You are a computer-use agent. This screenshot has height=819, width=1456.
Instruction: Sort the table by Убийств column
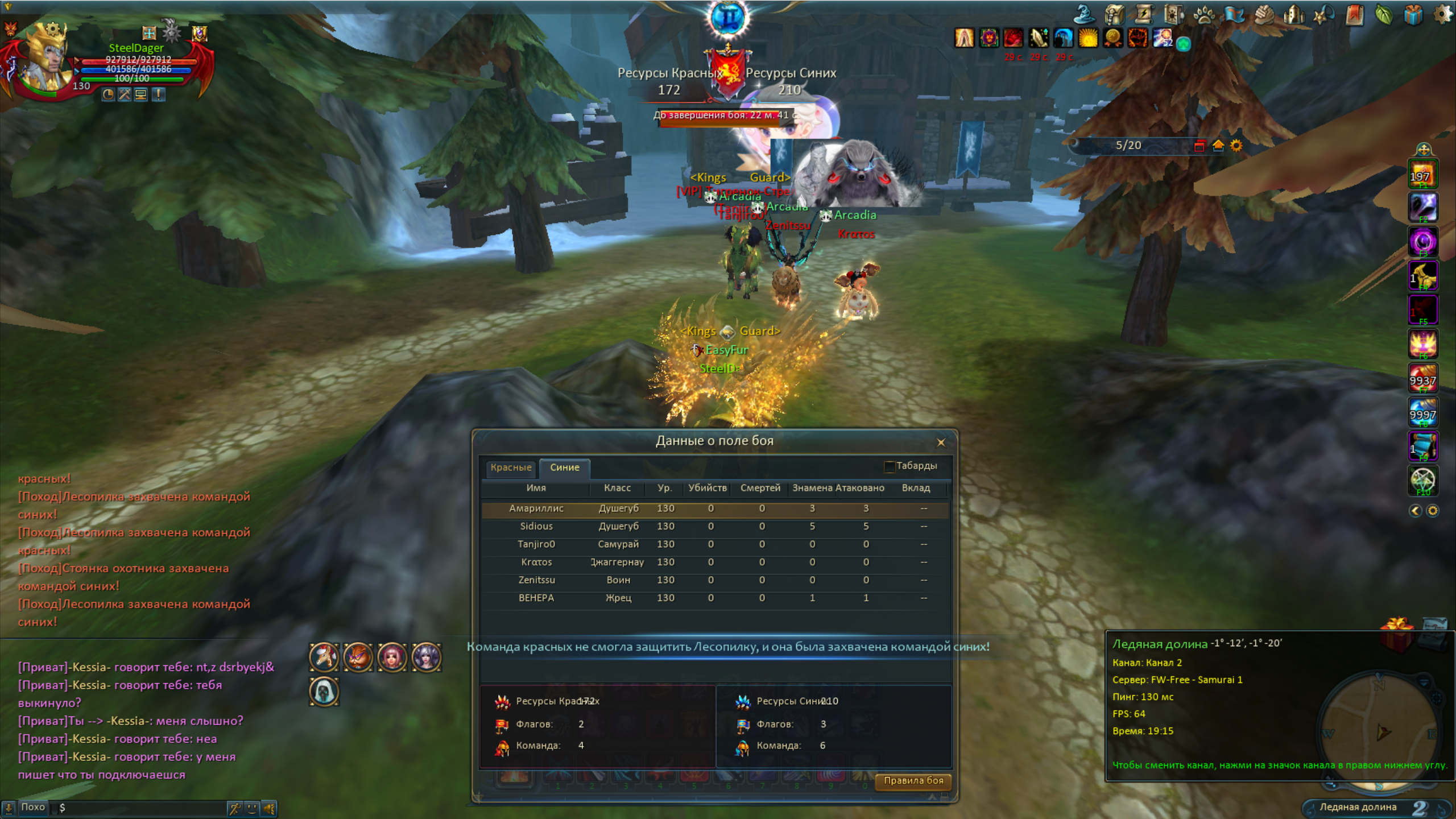point(707,488)
